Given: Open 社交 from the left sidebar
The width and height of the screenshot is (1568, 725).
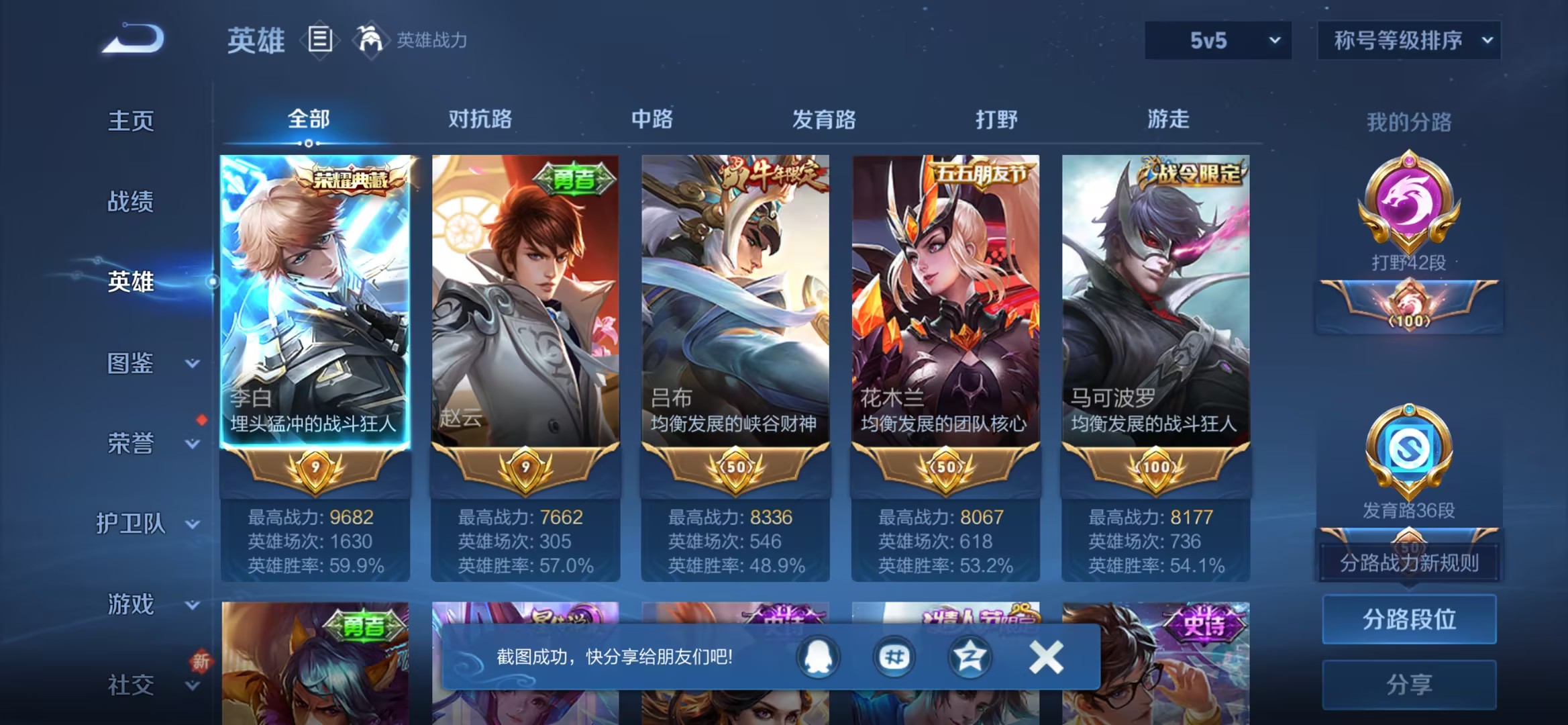Looking at the screenshot, I should tap(129, 683).
